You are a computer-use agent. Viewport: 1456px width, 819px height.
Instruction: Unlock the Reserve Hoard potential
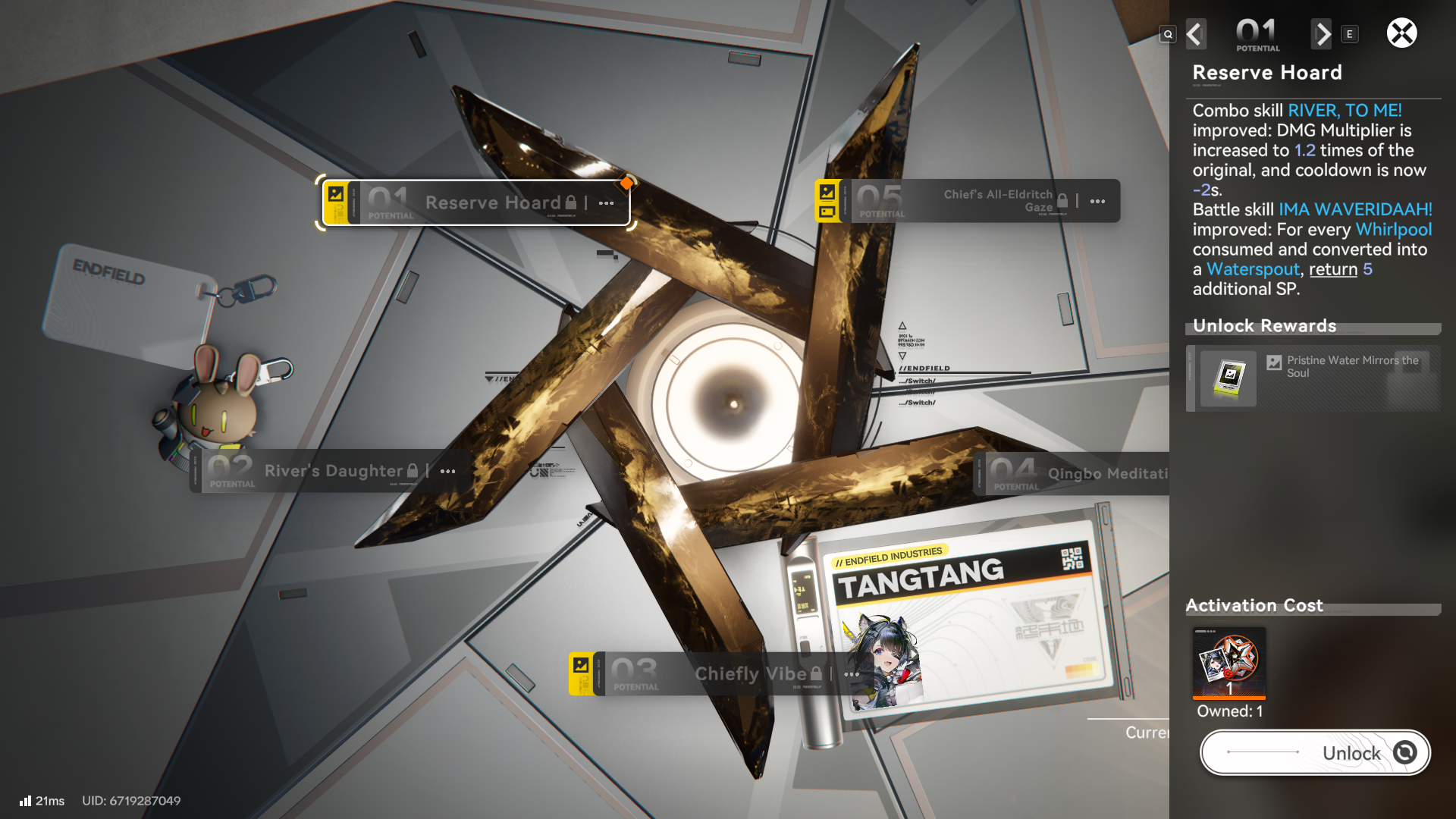click(1315, 752)
